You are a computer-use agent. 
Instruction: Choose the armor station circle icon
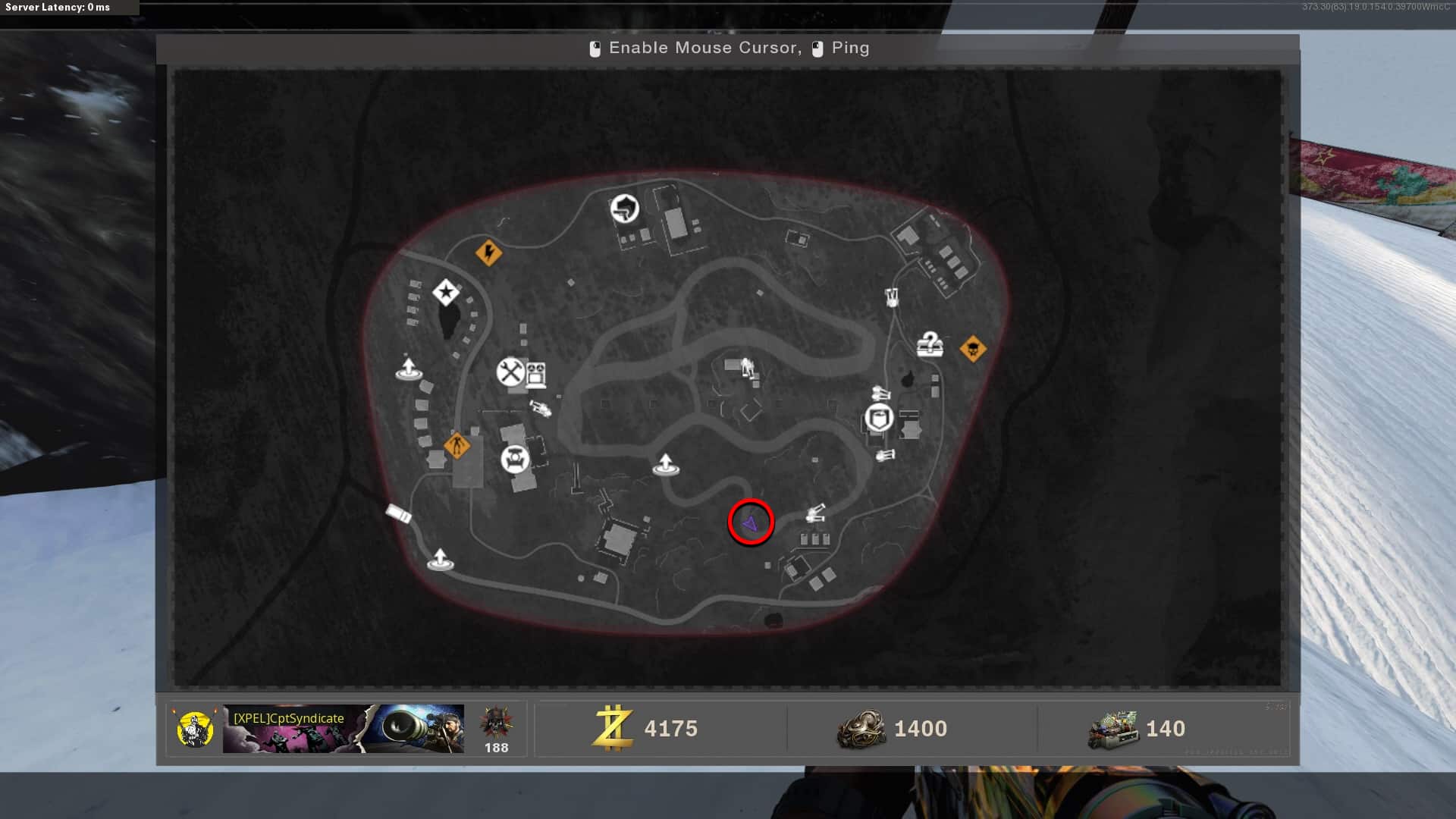[515, 459]
